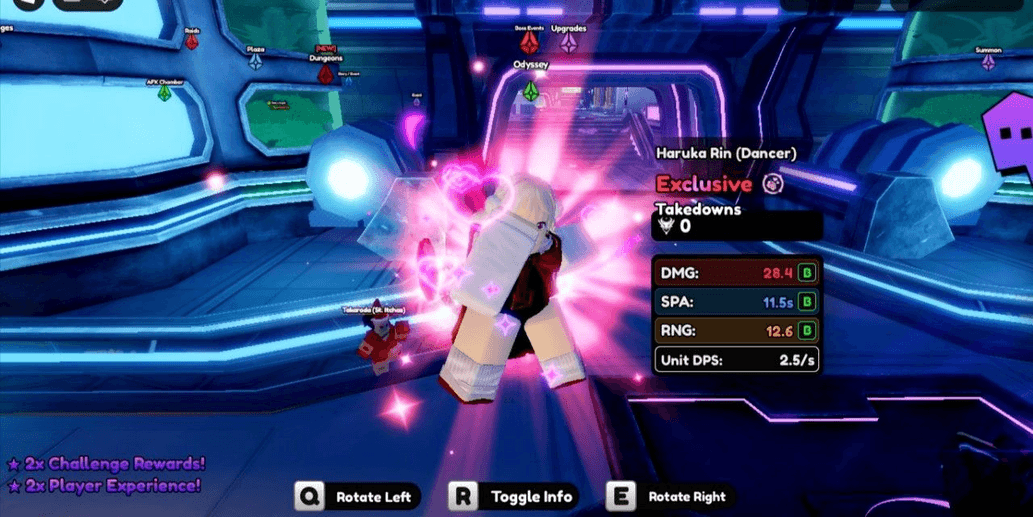Choose the green Odyssey waypoint marker

(531, 91)
